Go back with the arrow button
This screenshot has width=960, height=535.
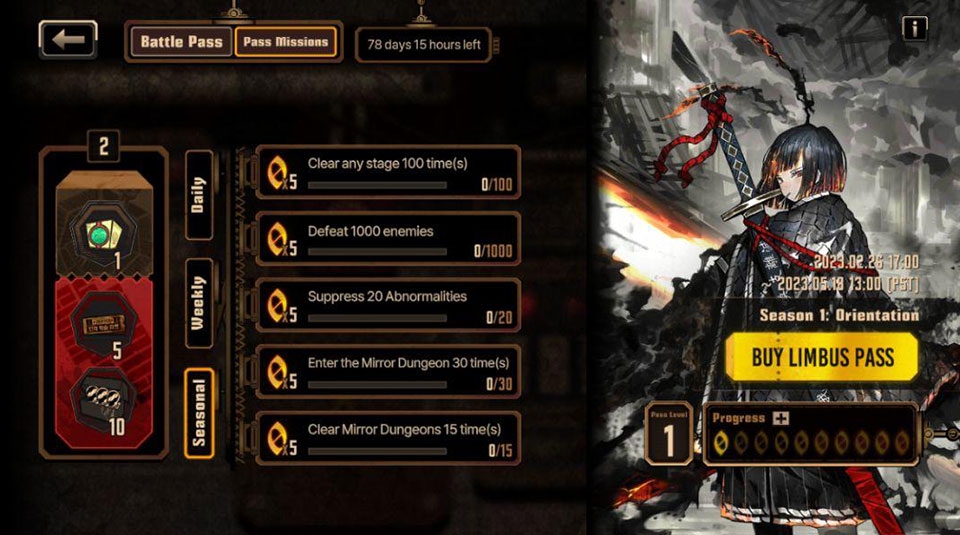(x=68, y=39)
